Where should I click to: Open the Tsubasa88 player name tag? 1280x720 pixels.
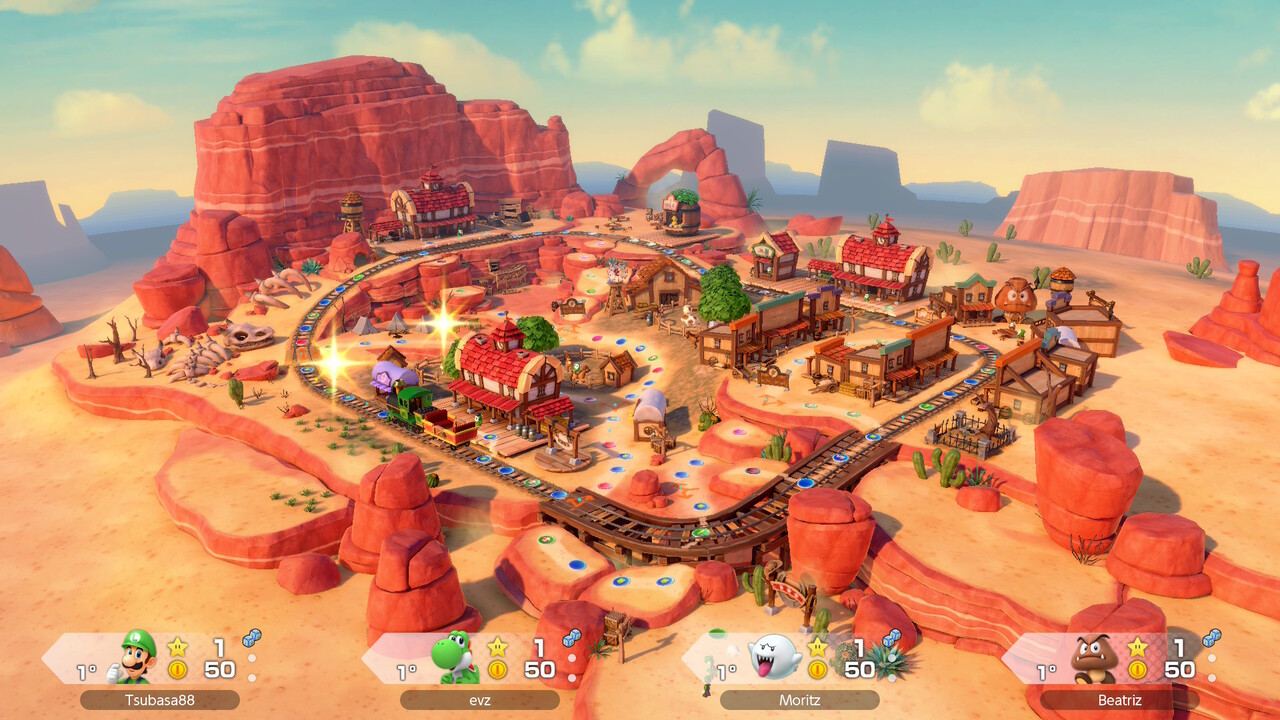coord(159,700)
